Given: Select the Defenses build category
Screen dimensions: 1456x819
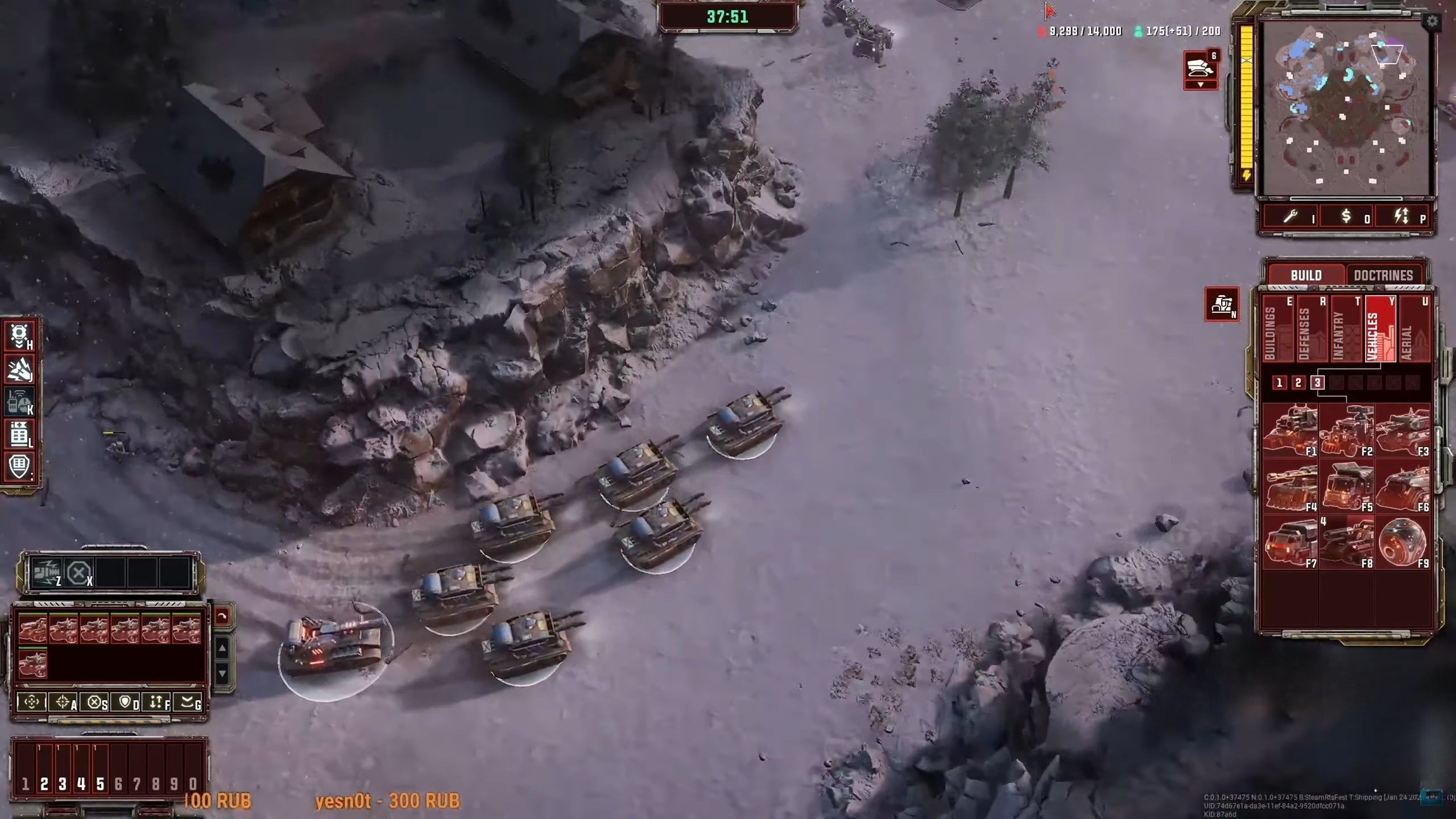Looking at the screenshot, I should coord(1311,330).
